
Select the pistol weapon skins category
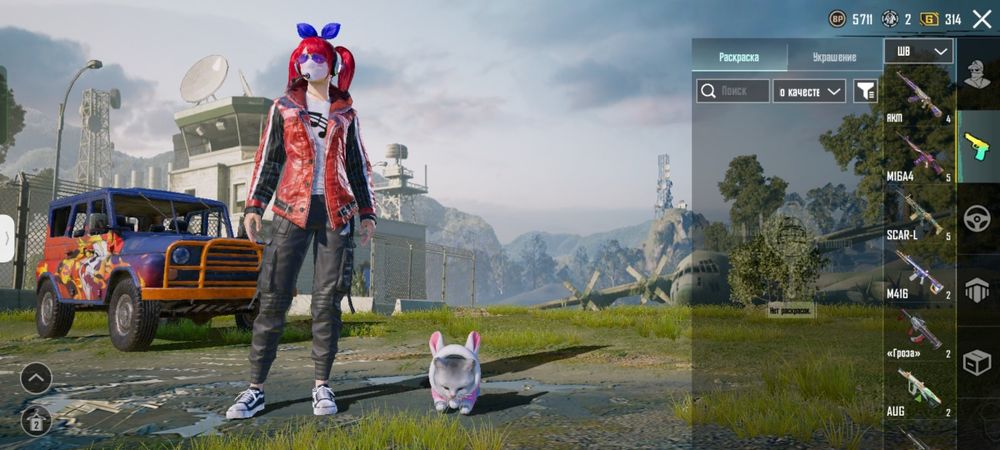tap(978, 146)
